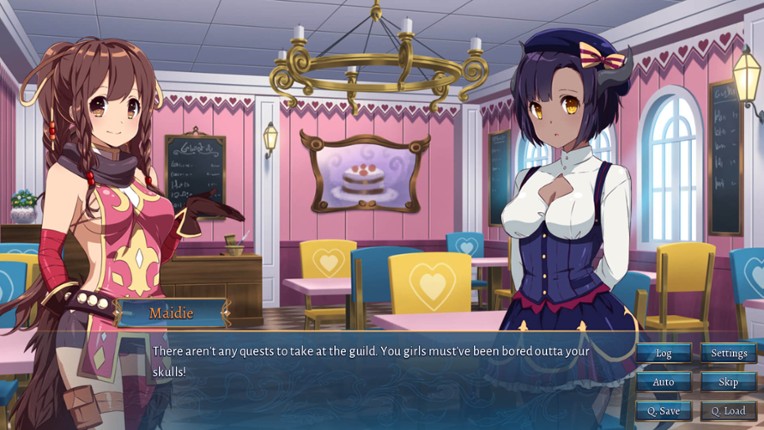Viewport: 764px width, 430px height.
Task: Open the dialogue Log
Action: coord(663,353)
